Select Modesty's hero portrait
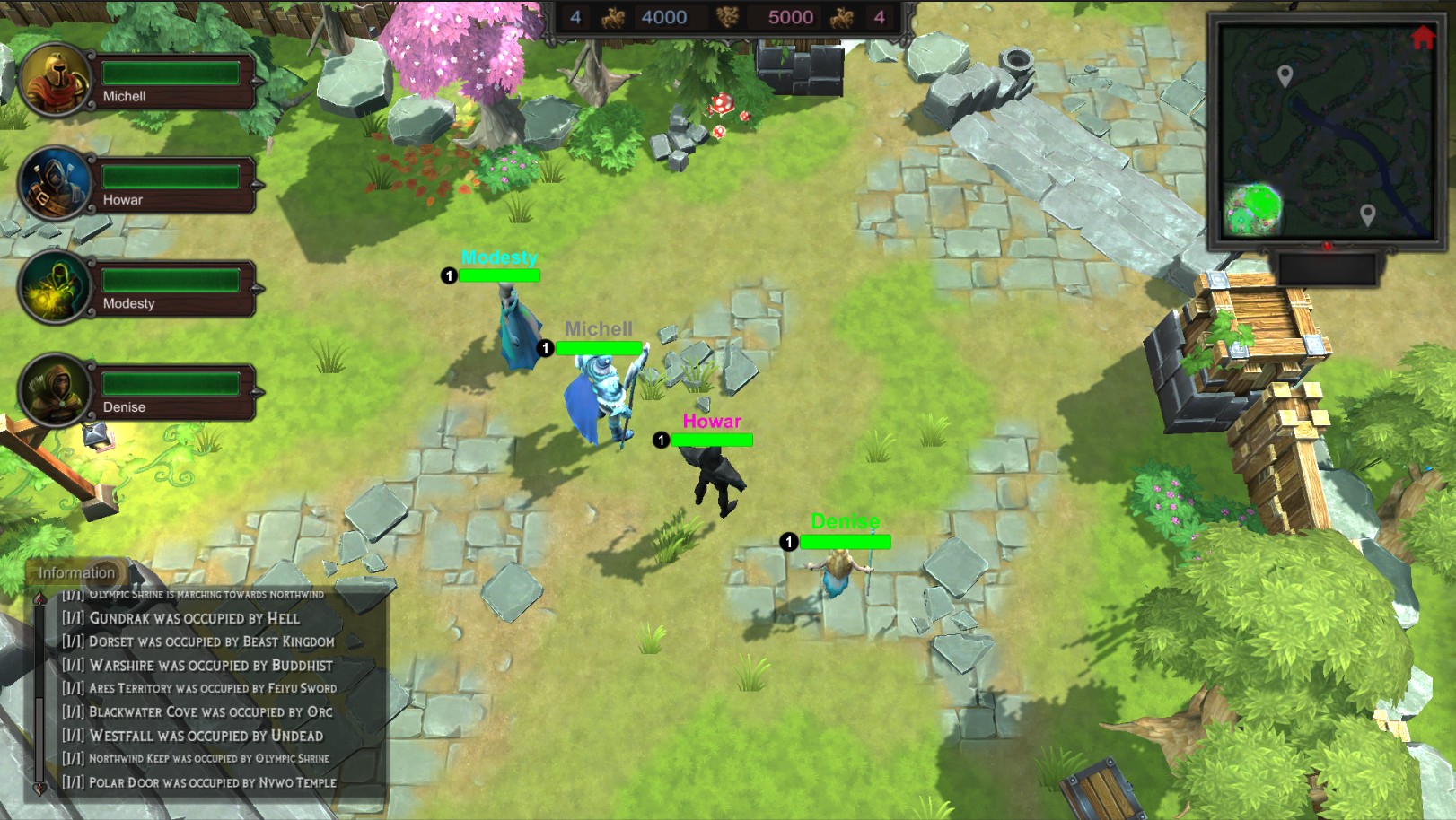Image resolution: width=1456 pixels, height=820 pixels. click(x=52, y=289)
